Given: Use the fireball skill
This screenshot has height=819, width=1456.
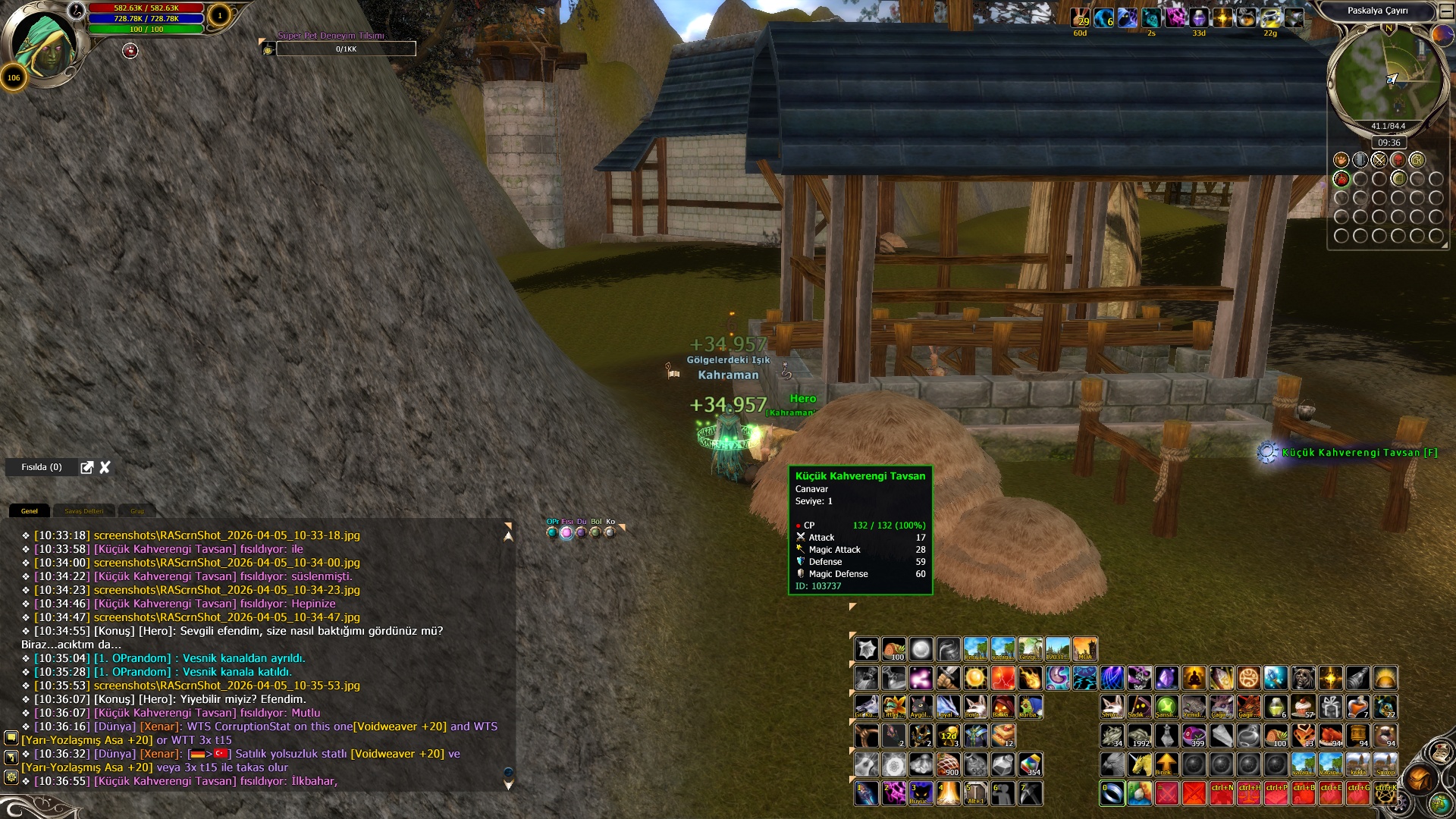Looking at the screenshot, I should tap(1030, 677).
